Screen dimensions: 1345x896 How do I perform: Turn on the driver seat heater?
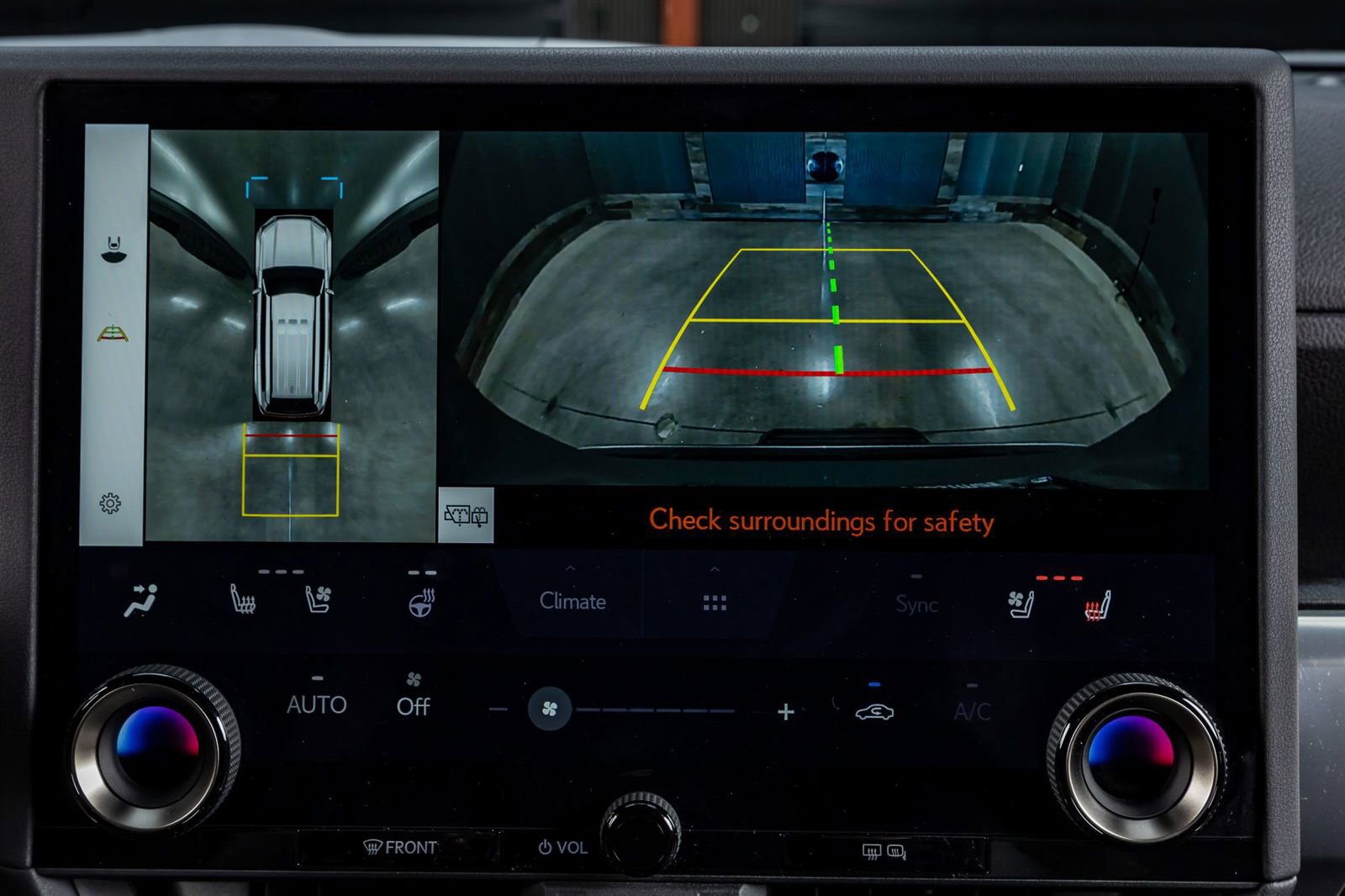coord(242,600)
